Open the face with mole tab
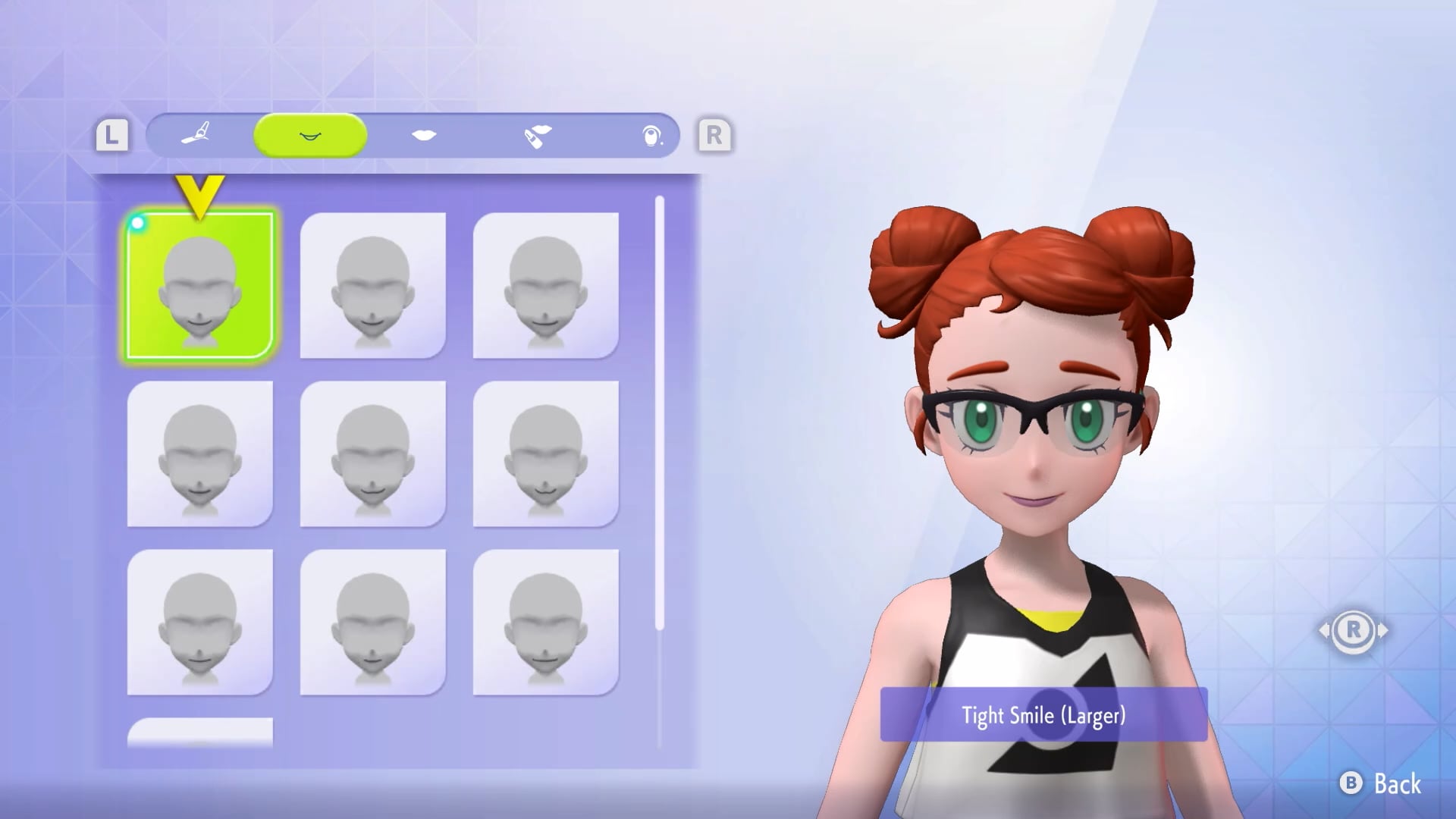This screenshot has height=819, width=1456. 651,136
